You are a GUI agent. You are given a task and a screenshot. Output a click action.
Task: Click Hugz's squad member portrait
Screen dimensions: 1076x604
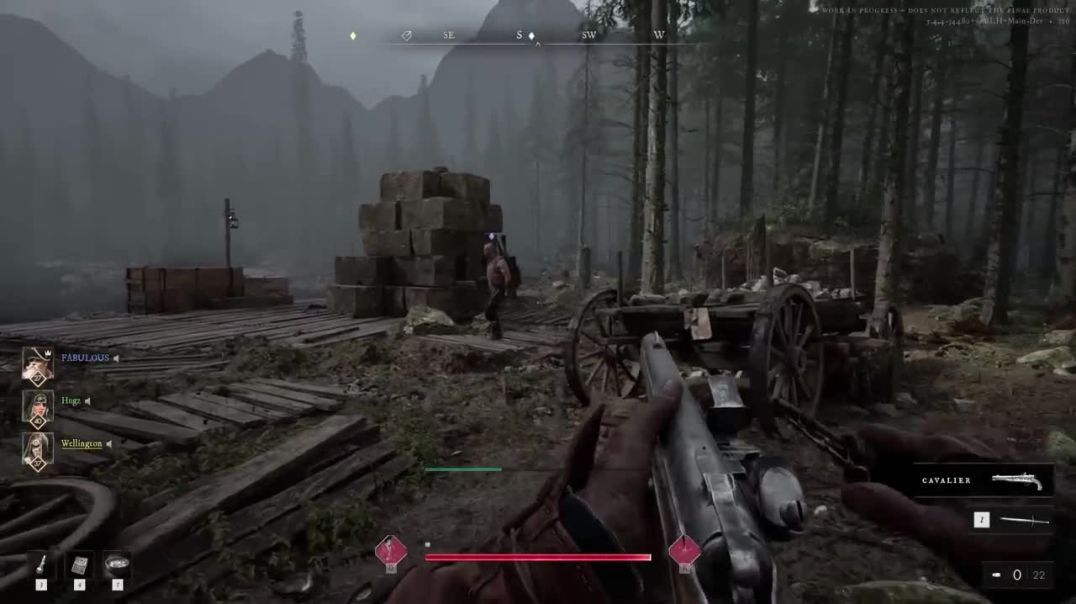(x=38, y=406)
